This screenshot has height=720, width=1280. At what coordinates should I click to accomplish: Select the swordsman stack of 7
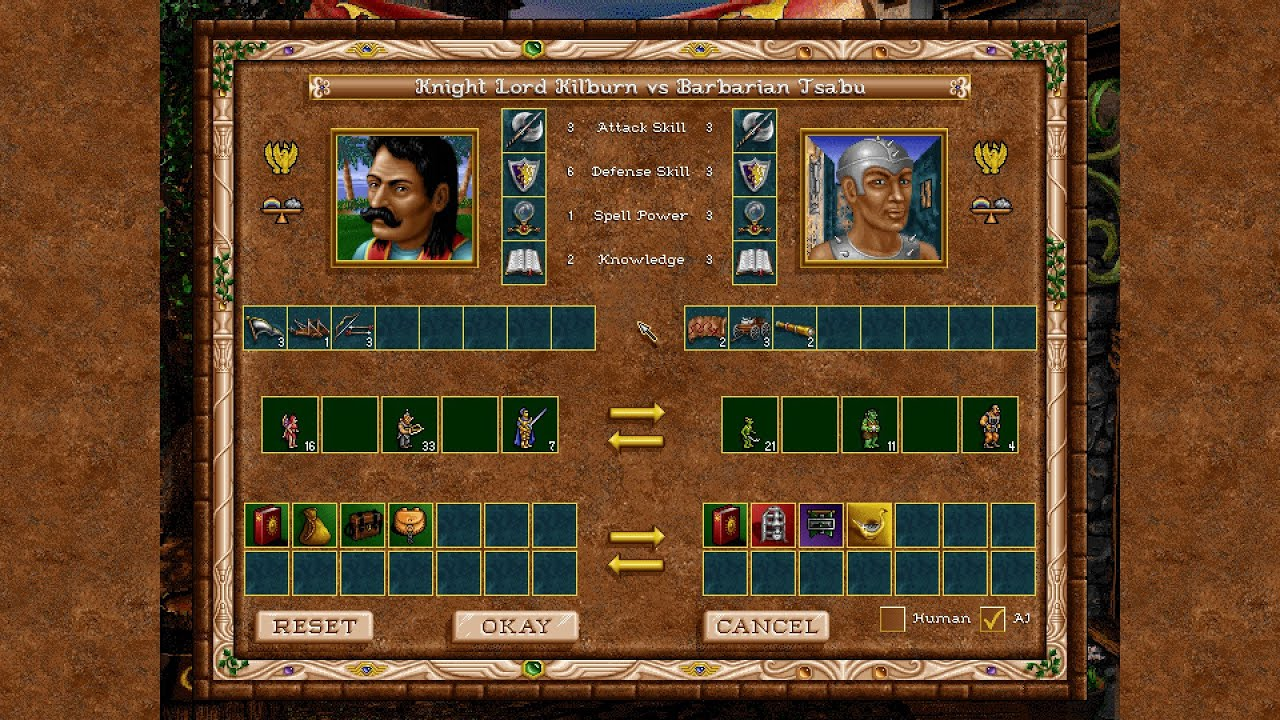530,425
